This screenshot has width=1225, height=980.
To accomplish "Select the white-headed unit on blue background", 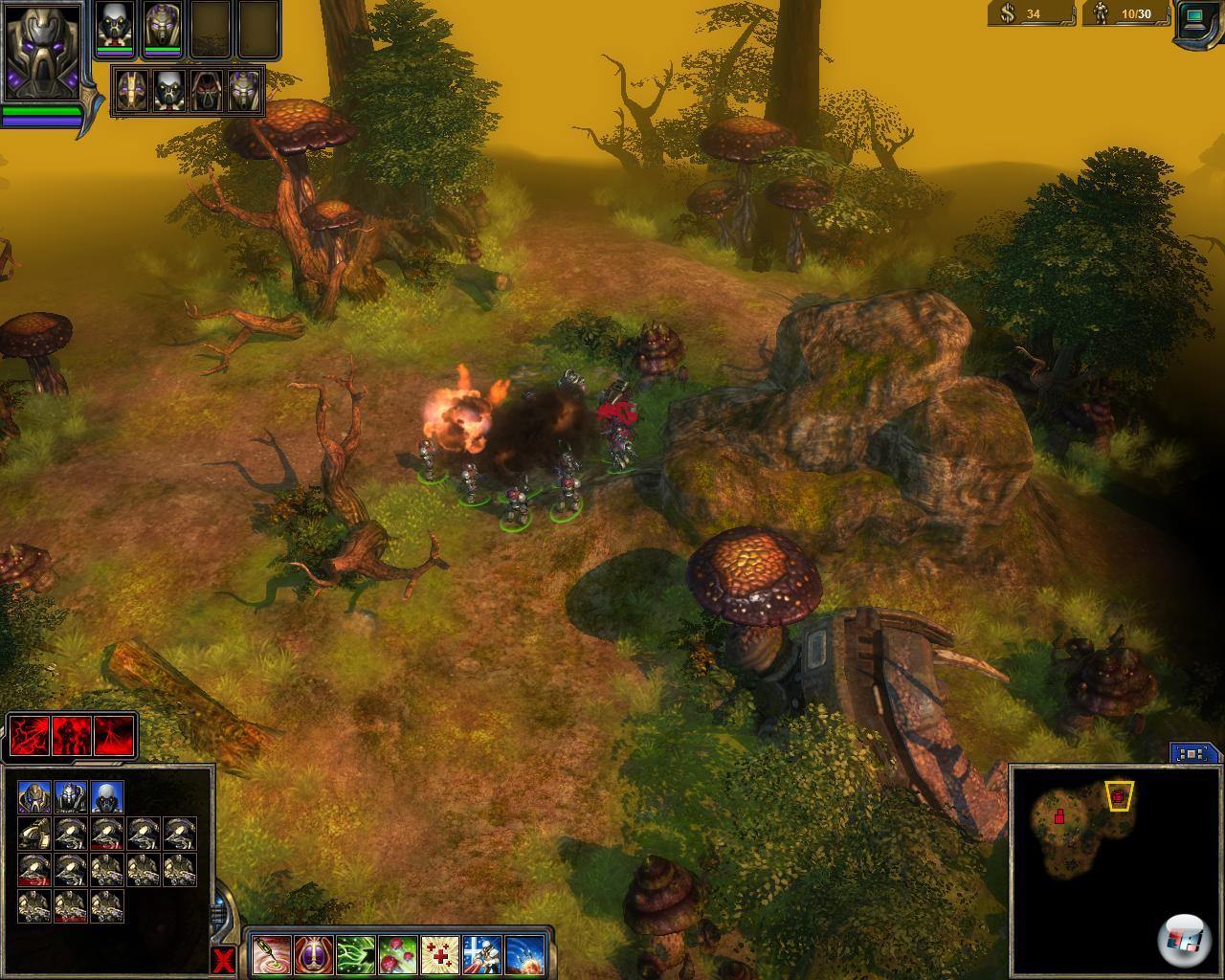I will pyautogui.click(x=107, y=797).
